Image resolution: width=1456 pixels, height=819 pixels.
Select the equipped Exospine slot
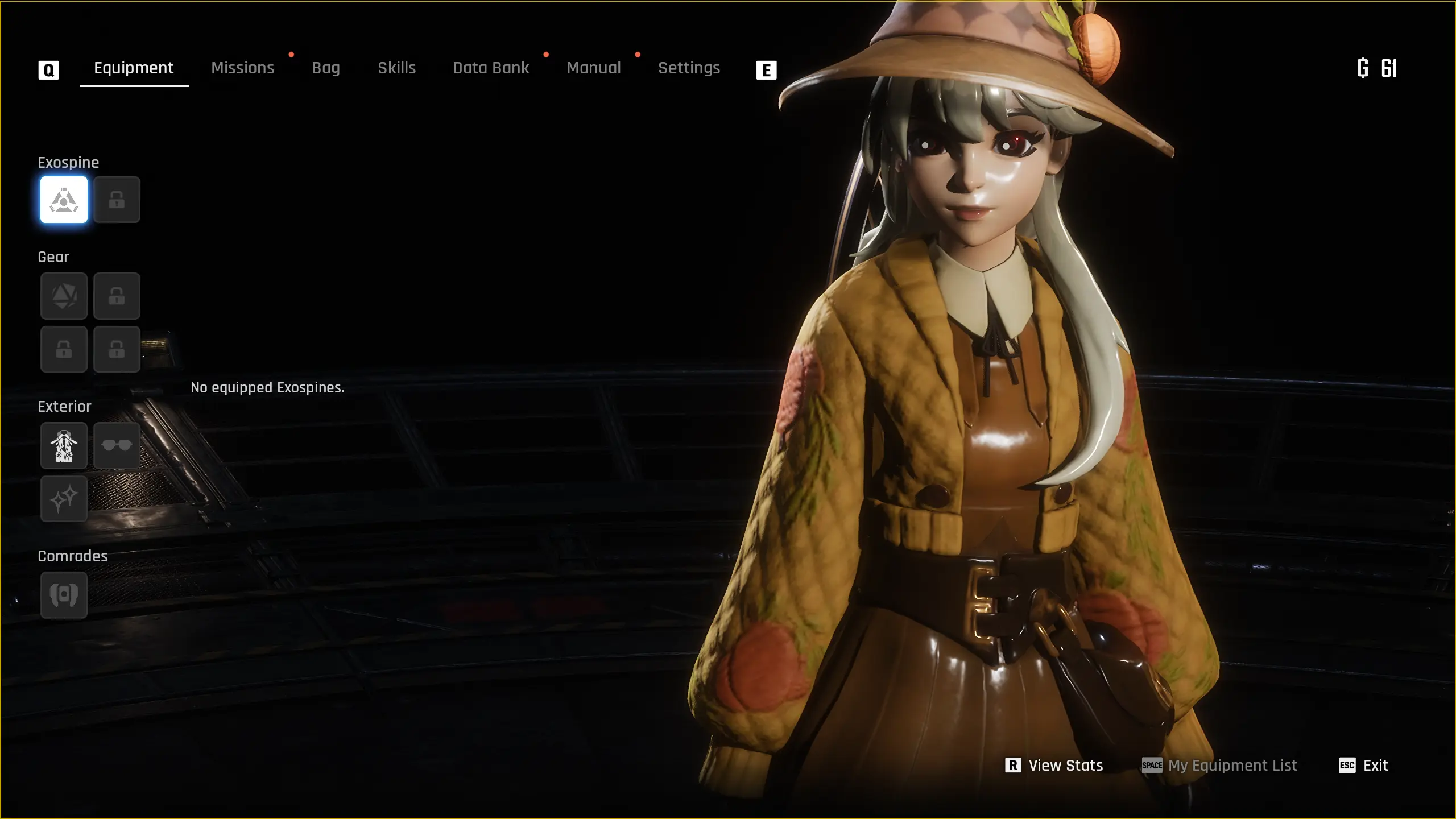pyautogui.click(x=63, y=200)
